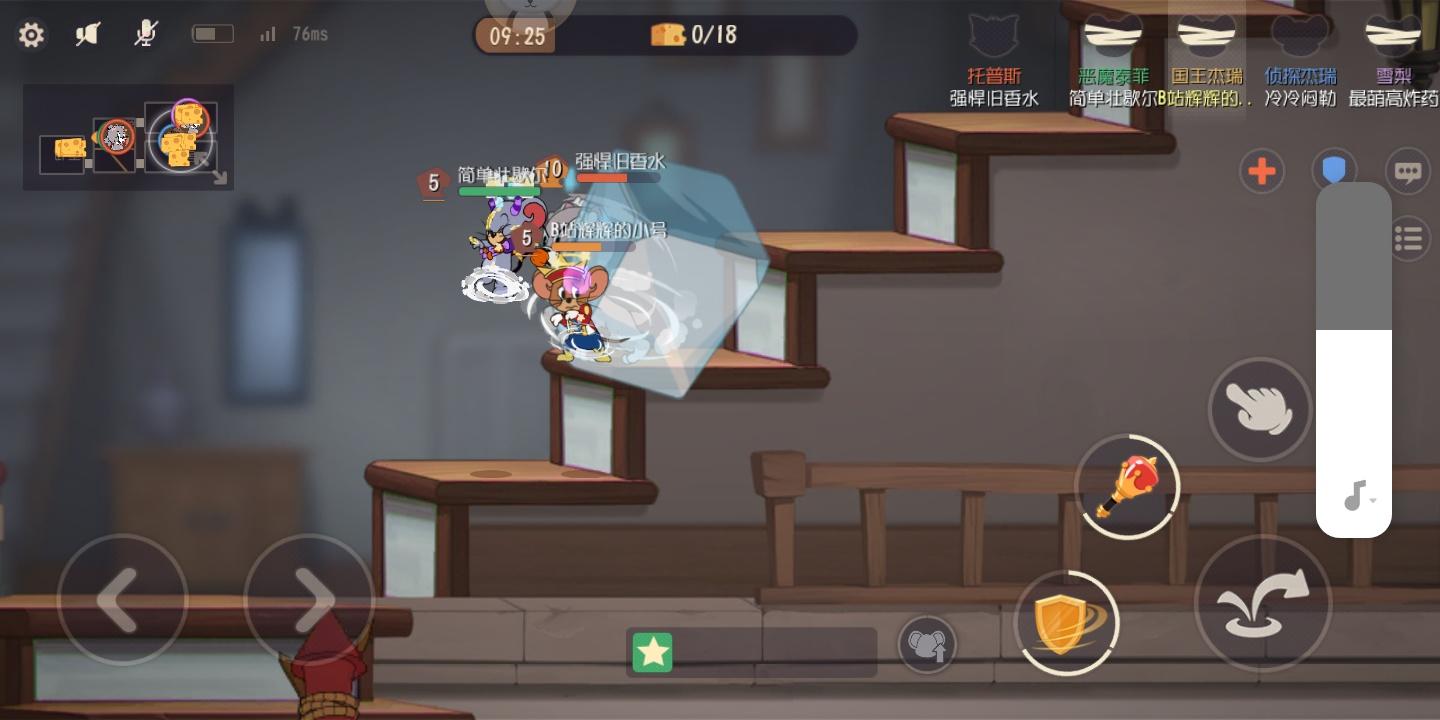Toggle the music note at the slider bottom

tap(1354, 495)
